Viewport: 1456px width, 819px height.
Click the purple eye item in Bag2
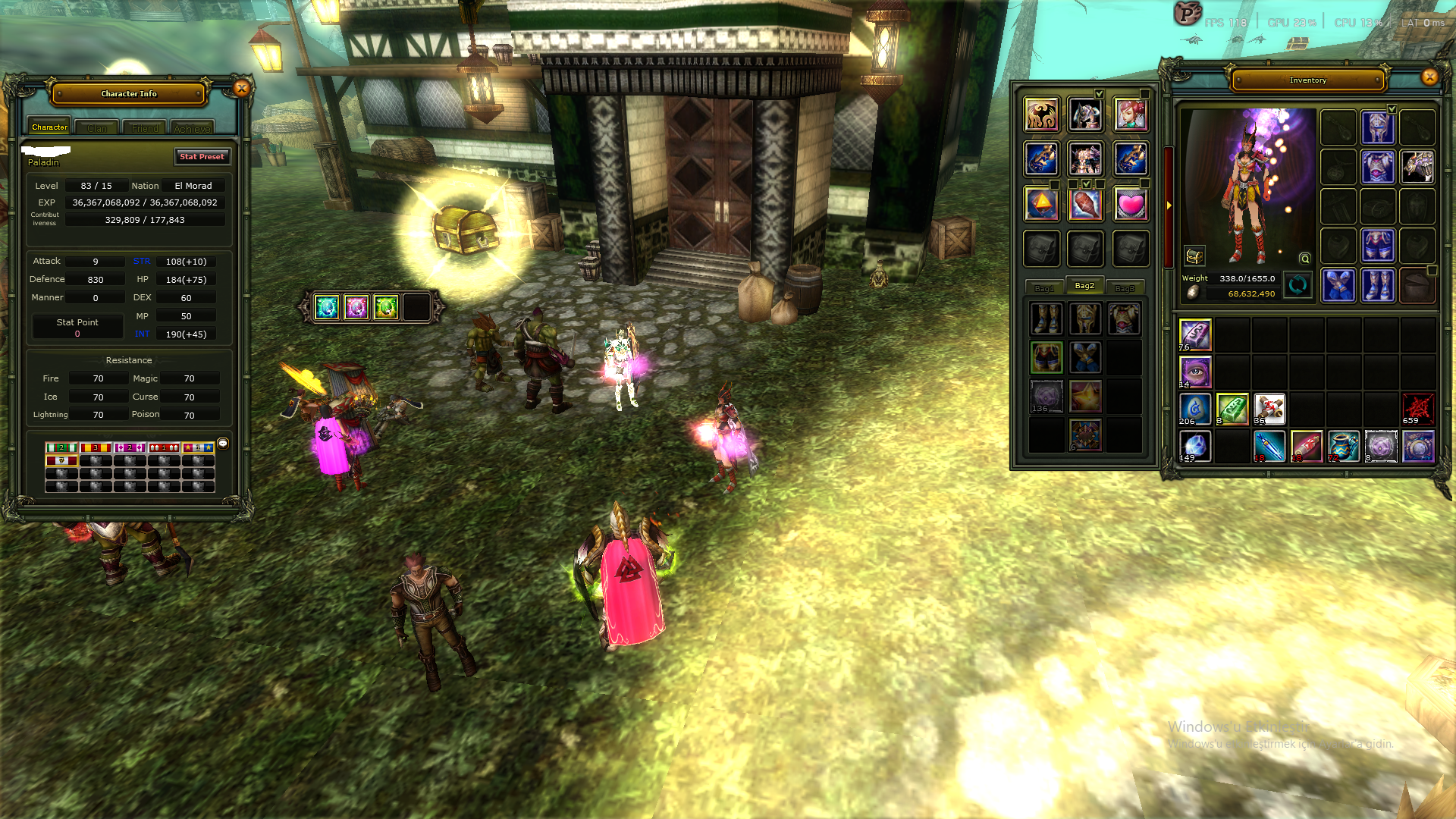(x=1194, y=372)
